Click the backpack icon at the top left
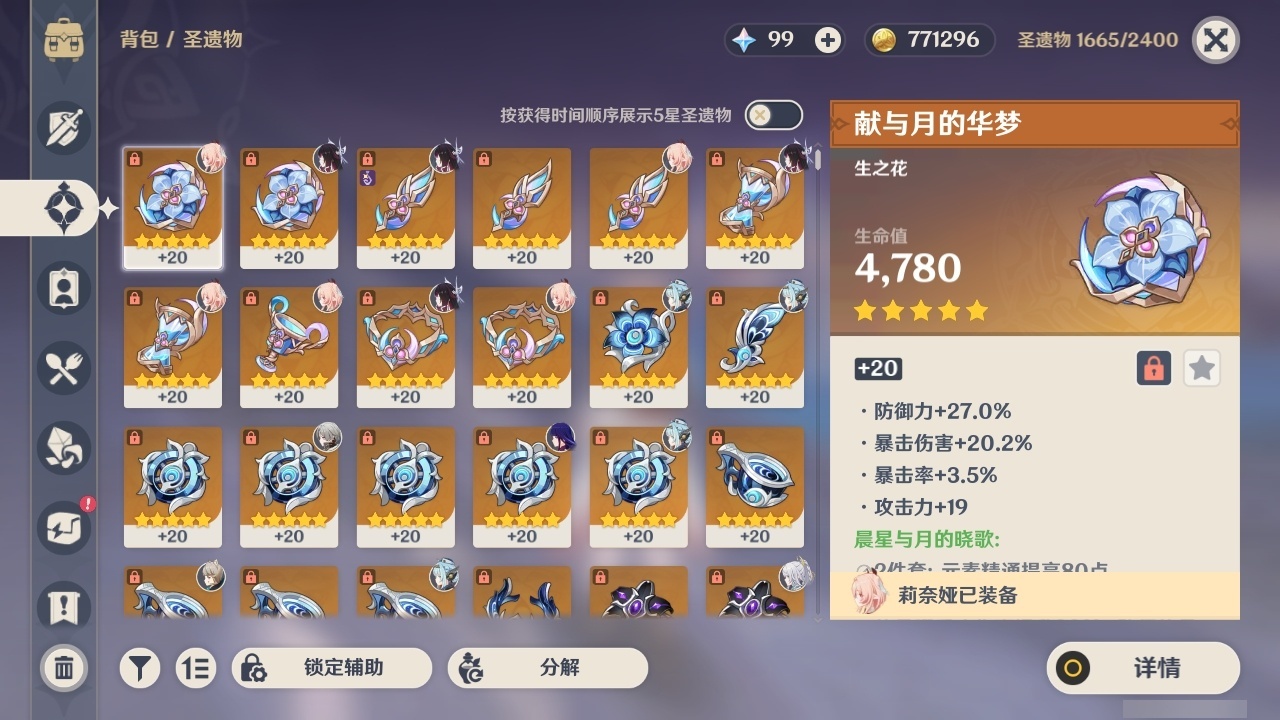This screenshot has width=1280, height=720. tap(63, 40)
